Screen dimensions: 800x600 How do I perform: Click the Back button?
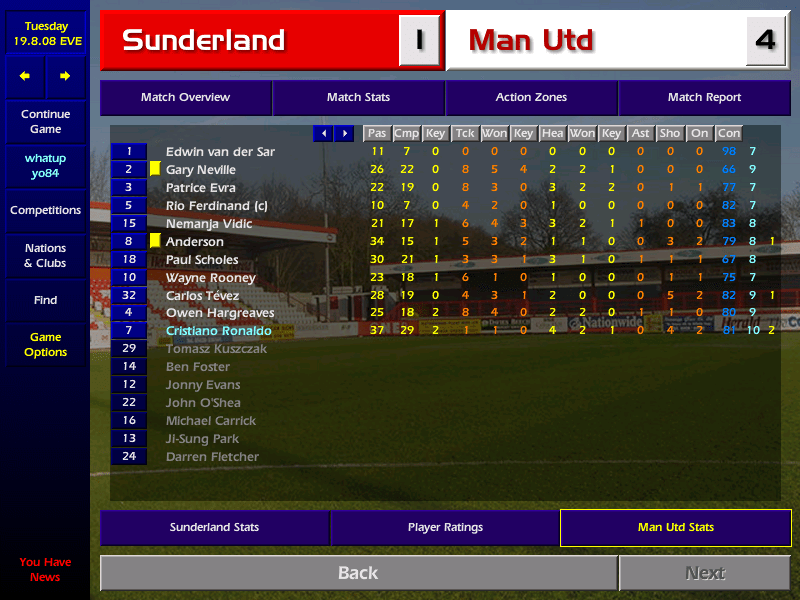357,573
